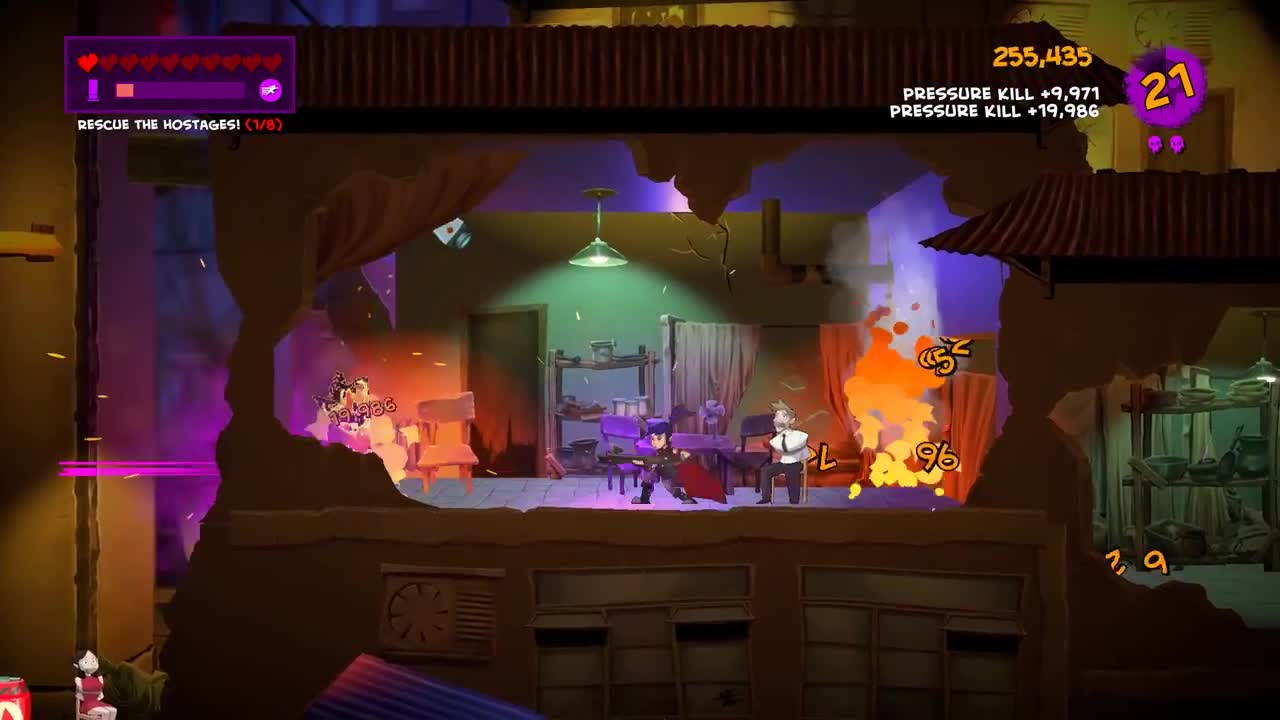Click the PRESSURE KILL +19,986 notification
Viewport: 1280px width, 720px height.
pyautogui.click(x=995, y=112)
